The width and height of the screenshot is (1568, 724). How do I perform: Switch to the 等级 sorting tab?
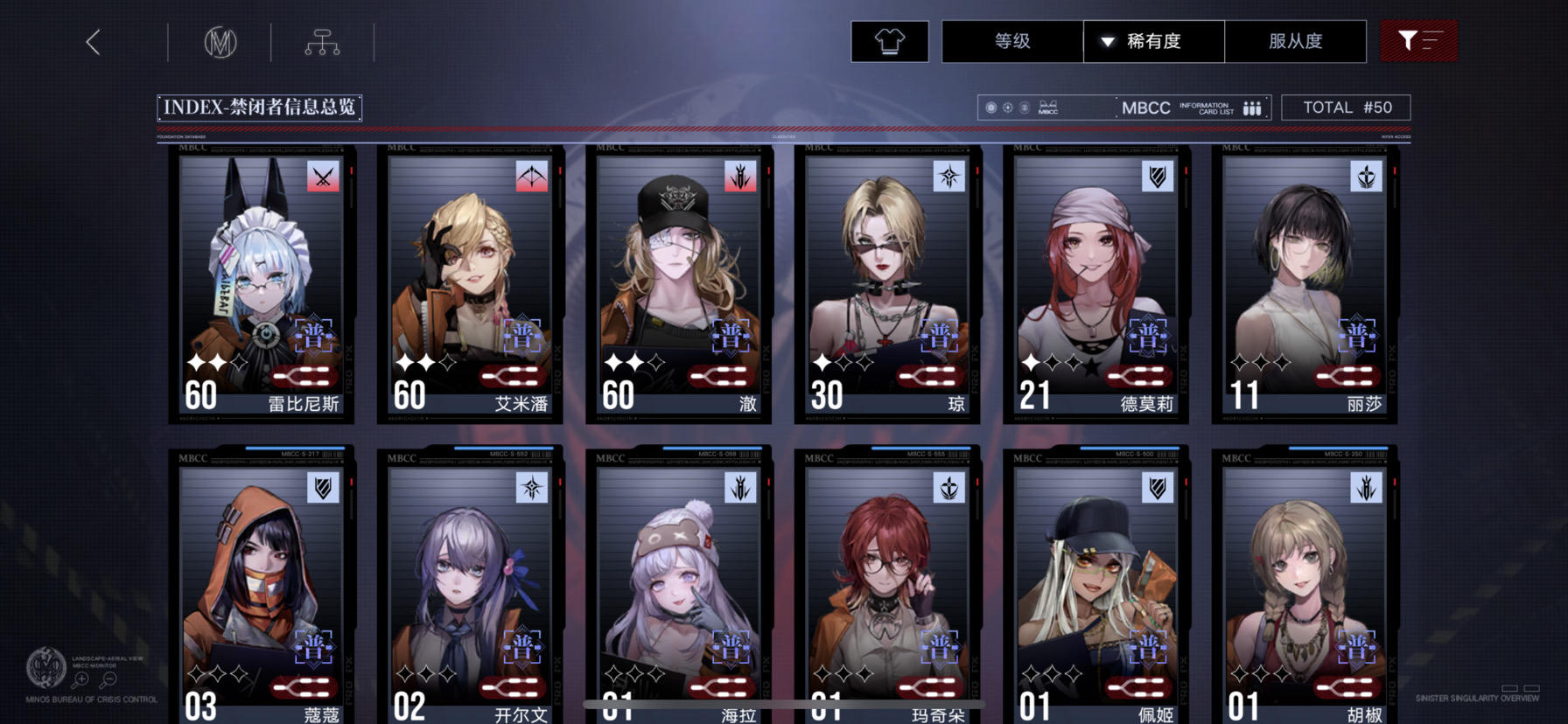(1011, 40)
